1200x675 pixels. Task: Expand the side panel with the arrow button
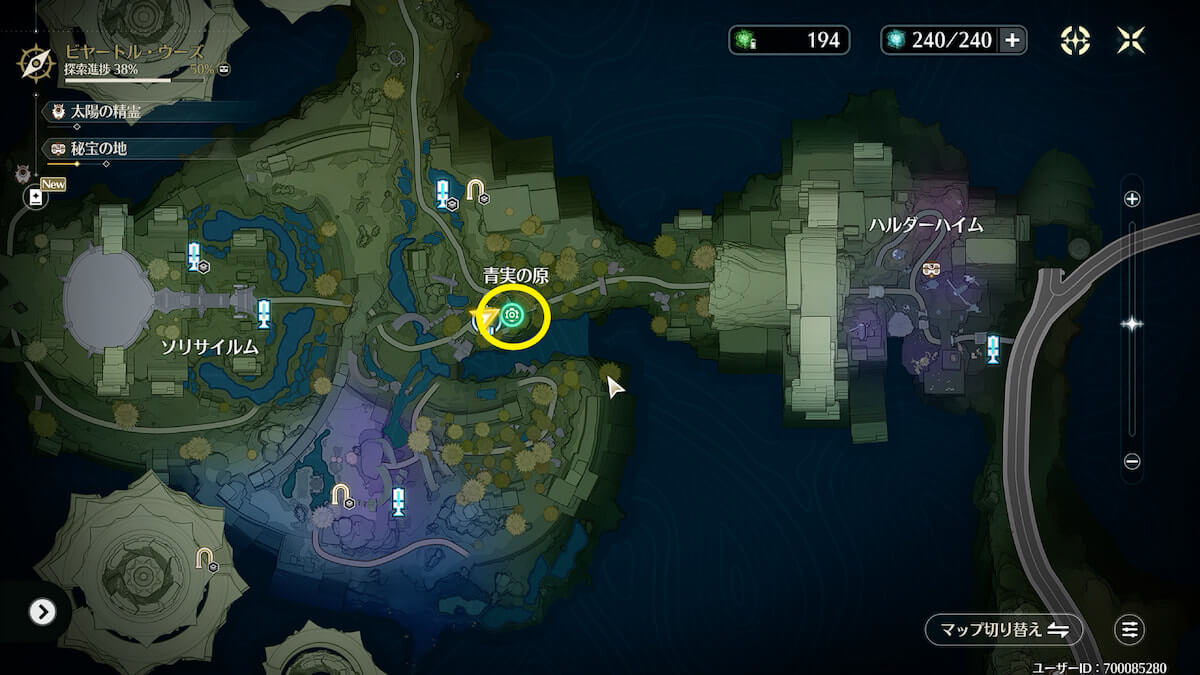41,612
